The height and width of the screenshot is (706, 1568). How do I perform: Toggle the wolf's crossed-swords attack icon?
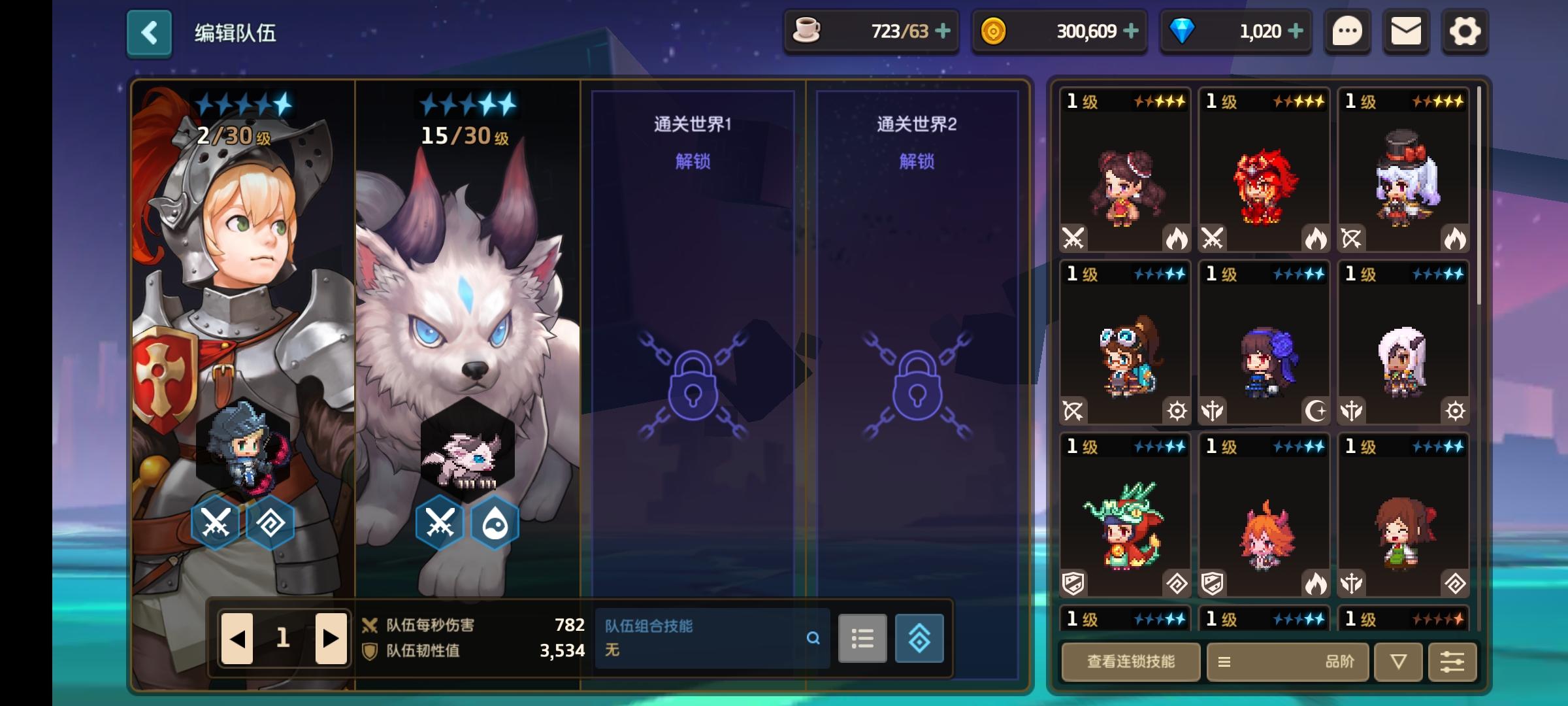tap(439, 522)
